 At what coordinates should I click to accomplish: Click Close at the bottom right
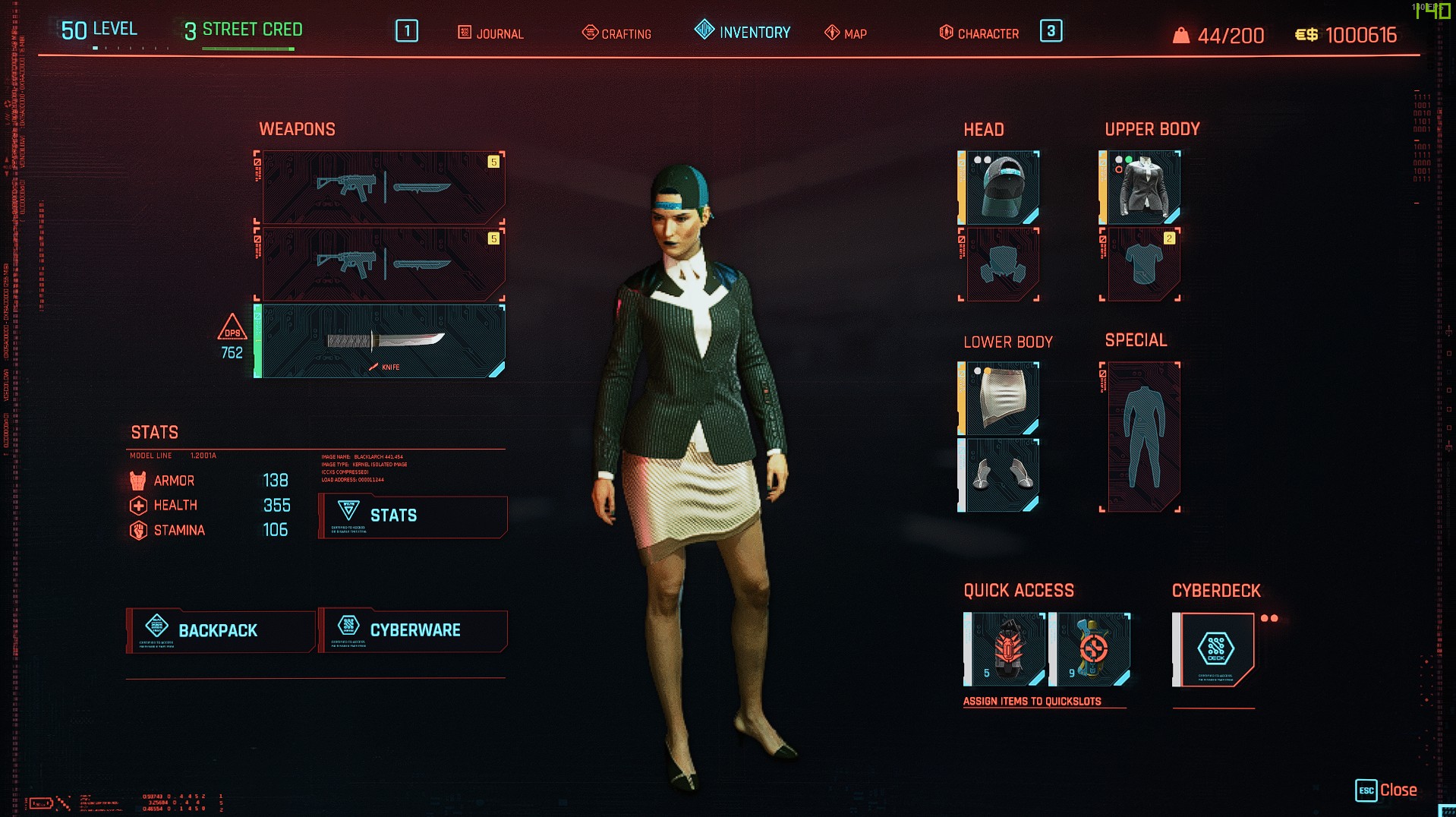(x=1401, y=790)
